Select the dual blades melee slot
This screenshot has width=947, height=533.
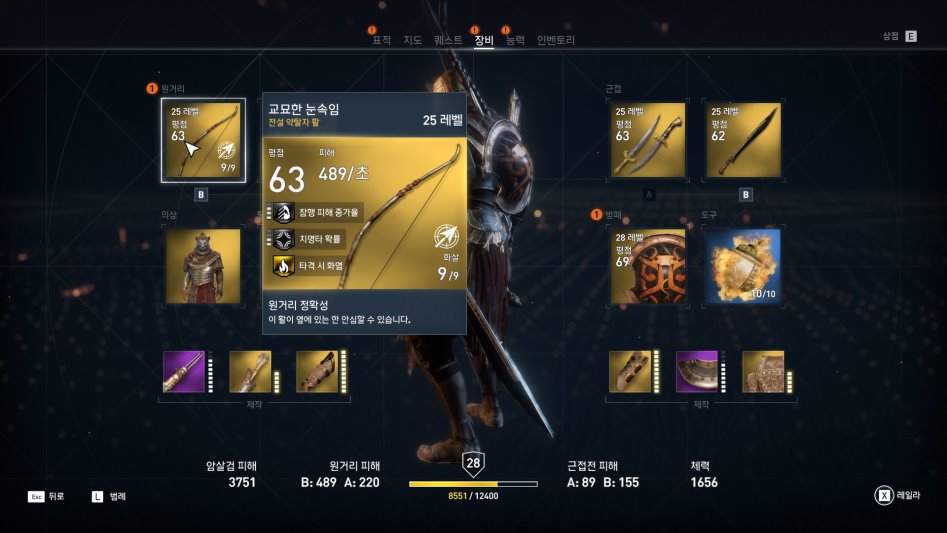(x=648, y=141)
